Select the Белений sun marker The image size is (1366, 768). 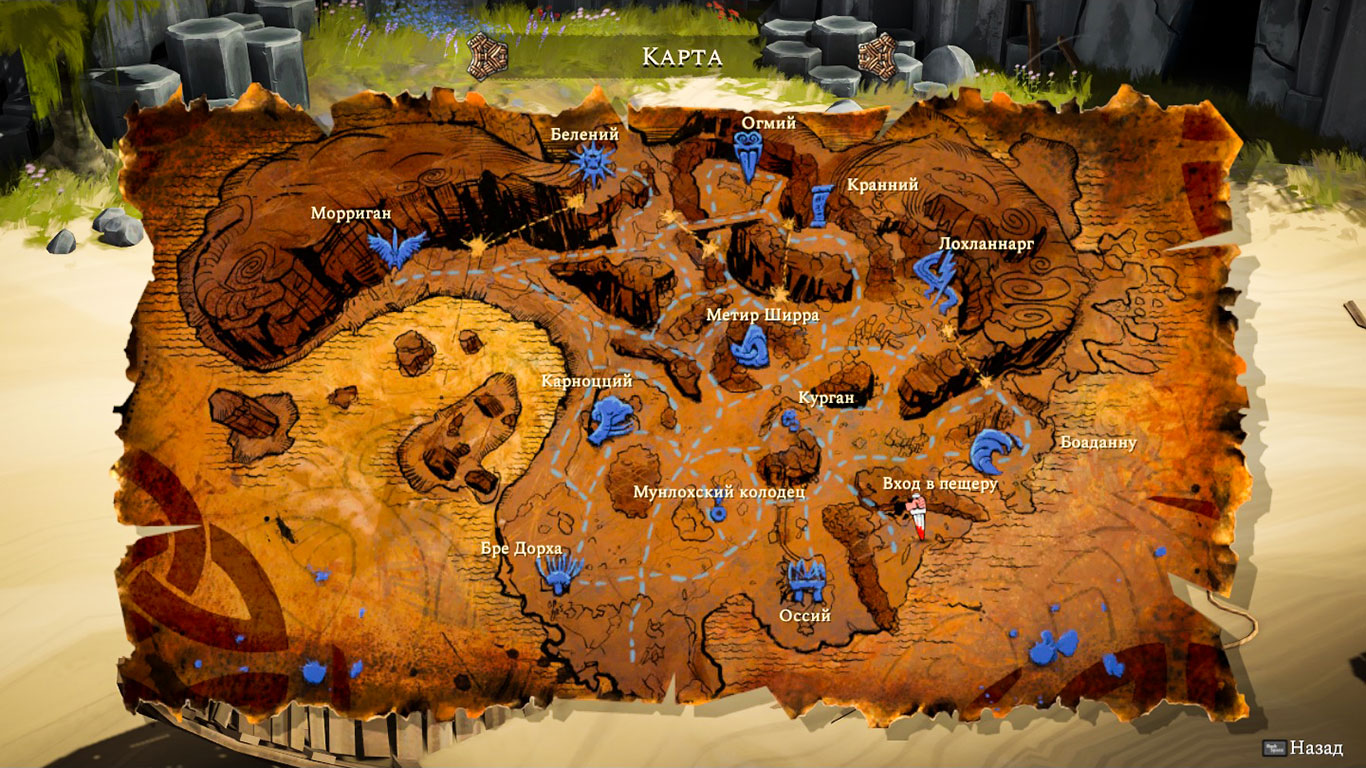(x=592, y=163)
